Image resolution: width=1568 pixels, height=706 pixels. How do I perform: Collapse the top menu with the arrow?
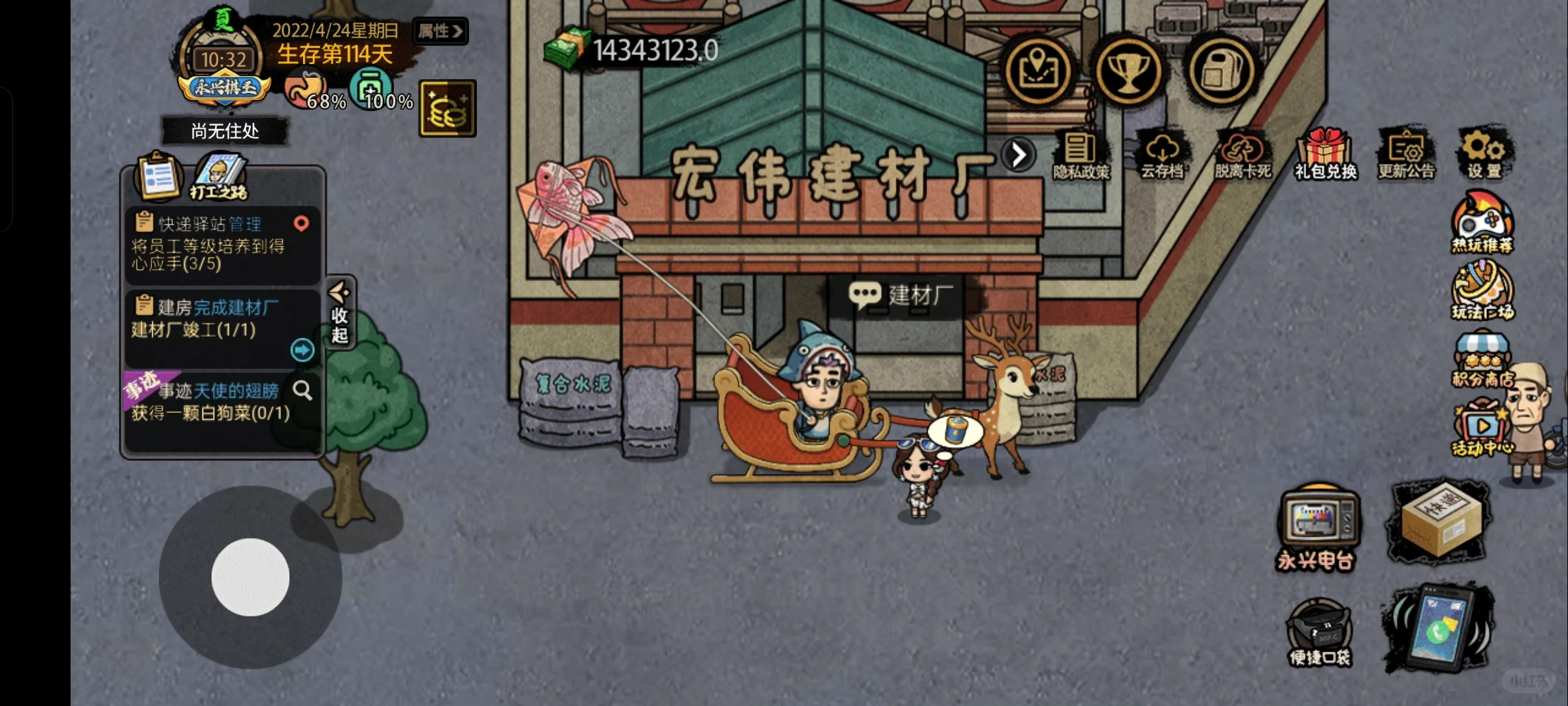coord(1019,155)
